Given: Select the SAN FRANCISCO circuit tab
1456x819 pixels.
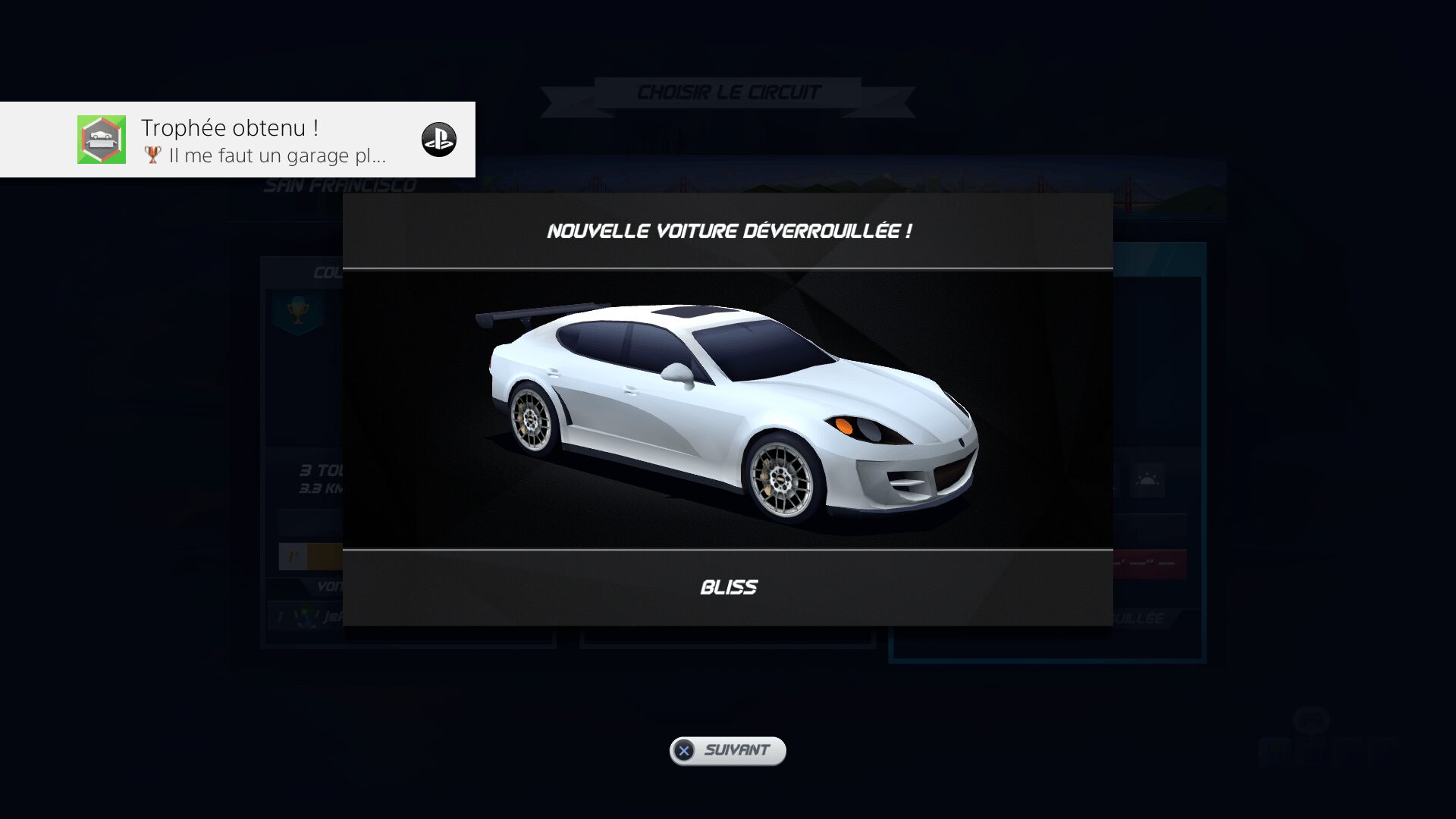Looking at the screenshot, I should (339, 183).
